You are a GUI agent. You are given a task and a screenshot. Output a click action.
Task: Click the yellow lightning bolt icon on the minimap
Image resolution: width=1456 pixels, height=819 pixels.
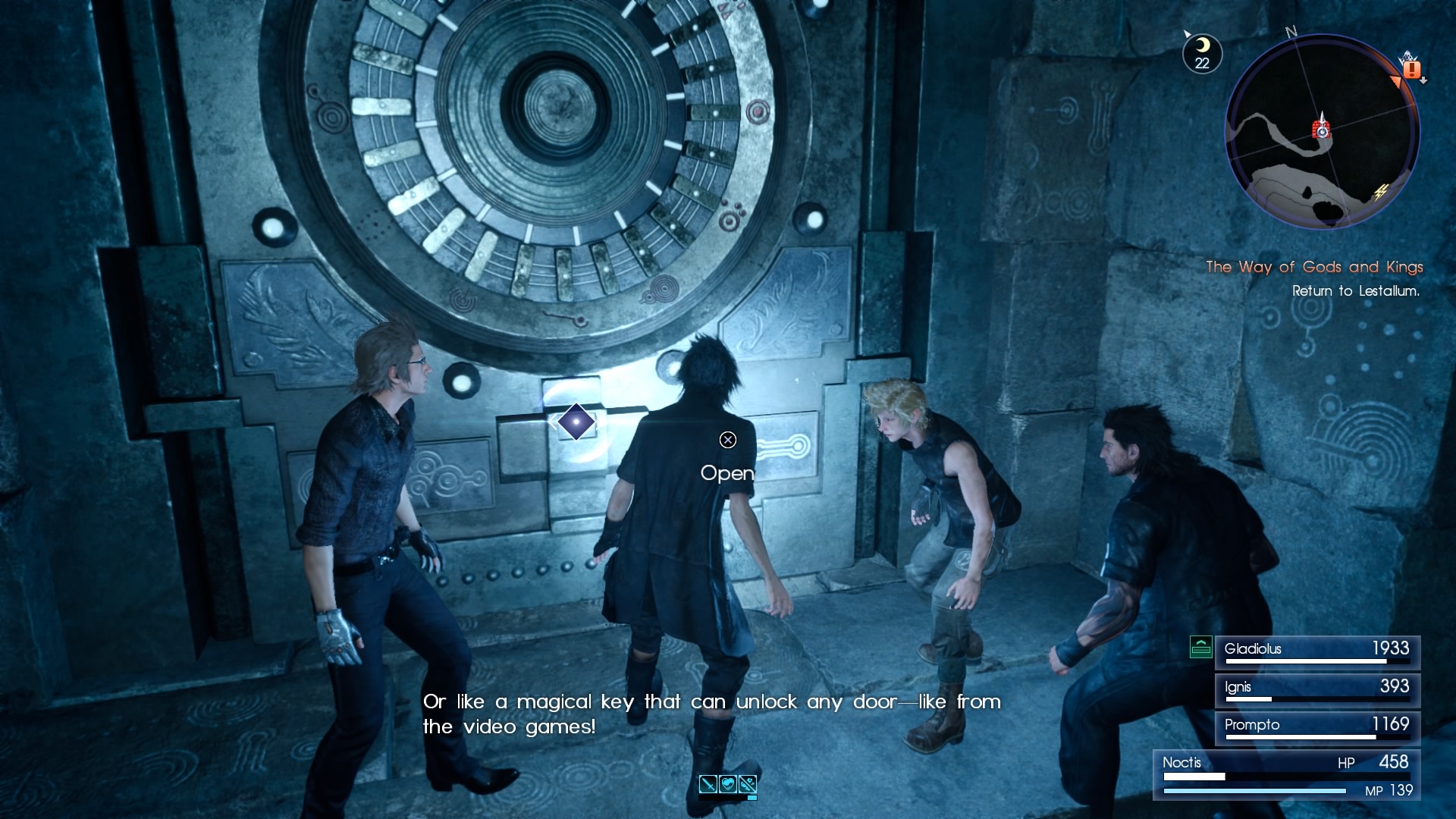pyautogui.click(x=1381, y=192)
